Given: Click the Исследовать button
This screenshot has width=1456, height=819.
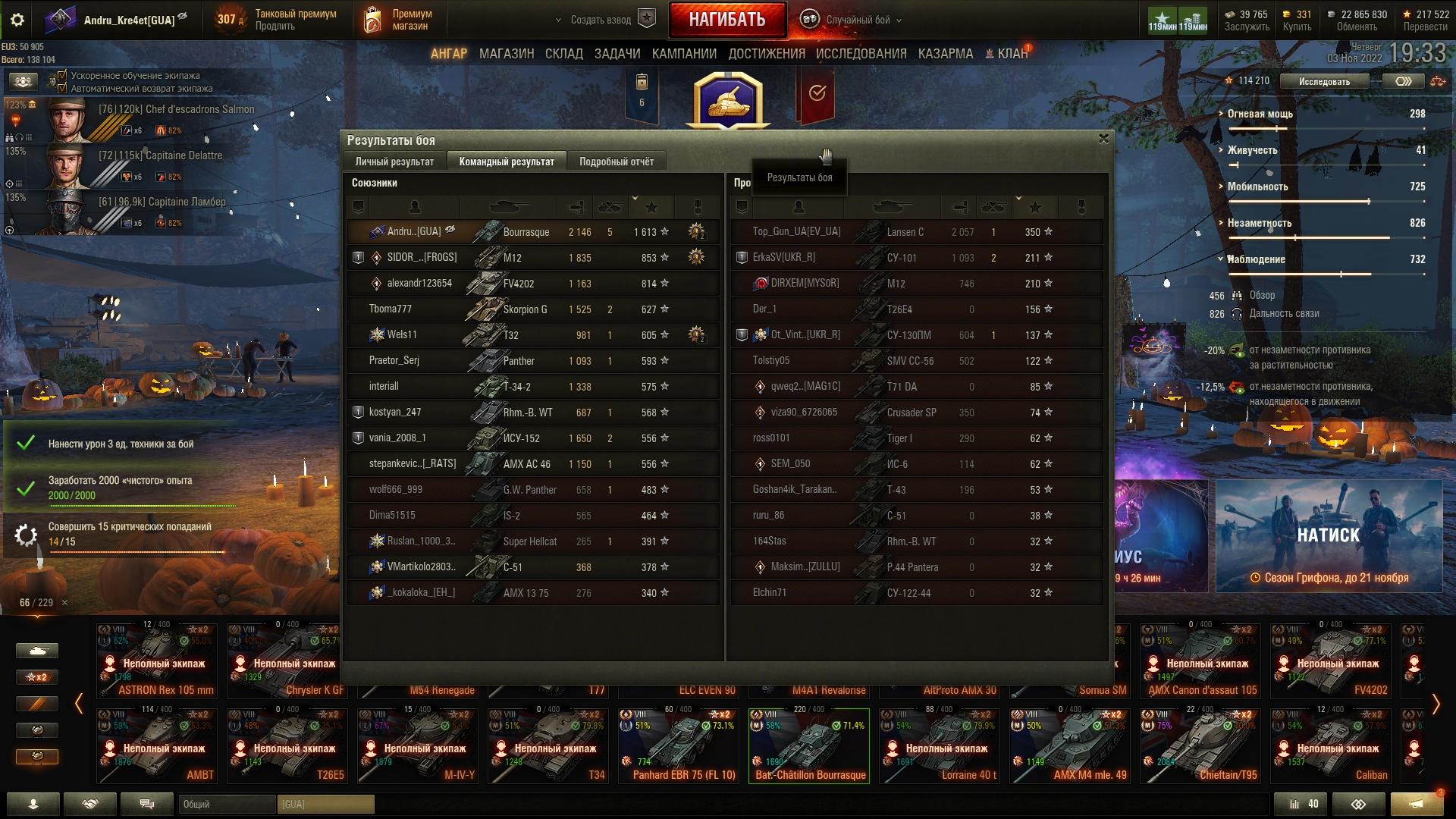Looking at the screenshot, I should [1324, 81].
